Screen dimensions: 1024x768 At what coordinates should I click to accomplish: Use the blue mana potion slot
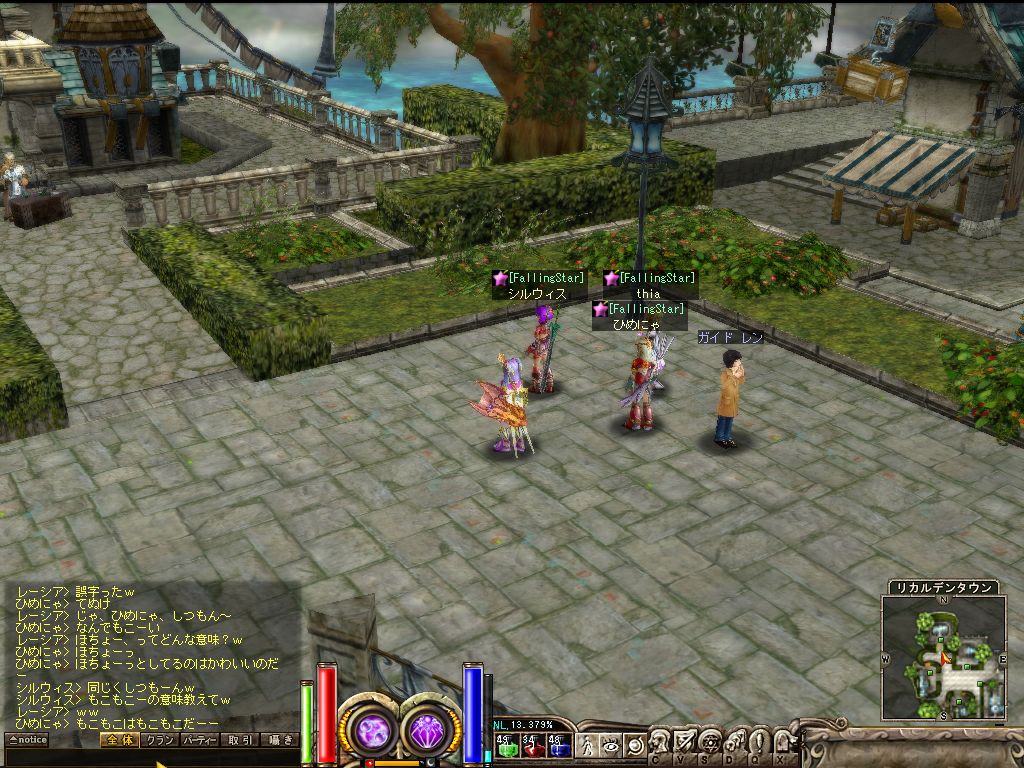559,745
